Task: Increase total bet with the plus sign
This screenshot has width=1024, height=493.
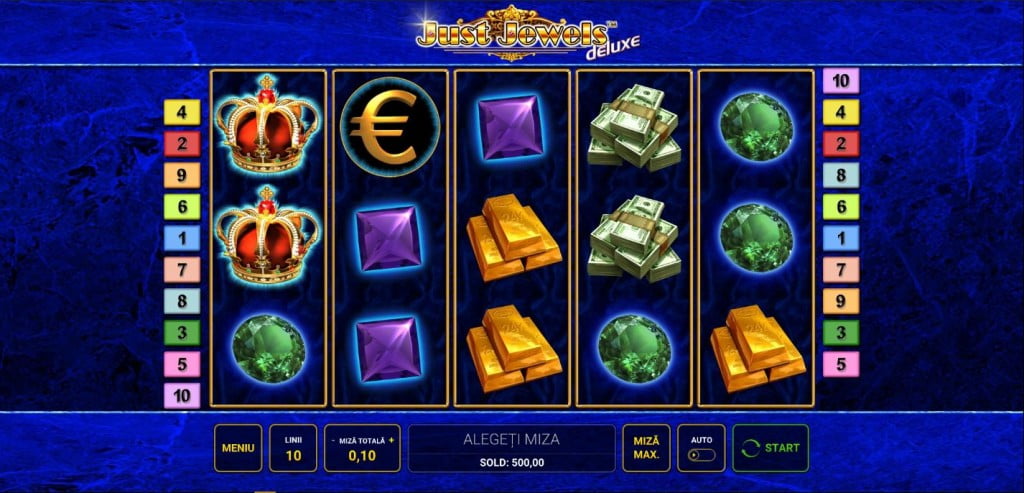Action: (392, 440)
